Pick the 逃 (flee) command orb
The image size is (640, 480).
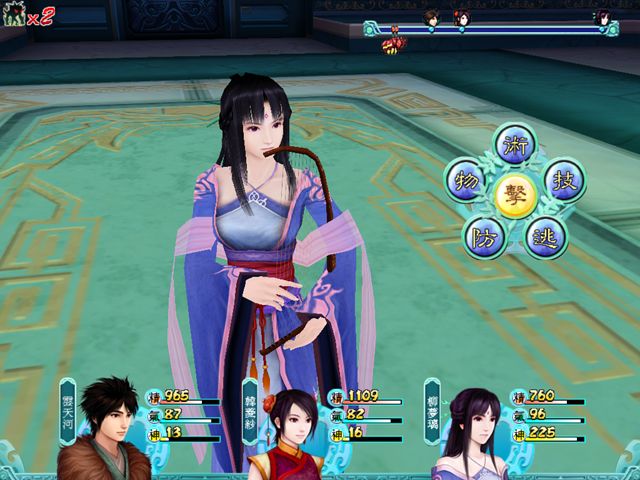(x=546, y=236)
